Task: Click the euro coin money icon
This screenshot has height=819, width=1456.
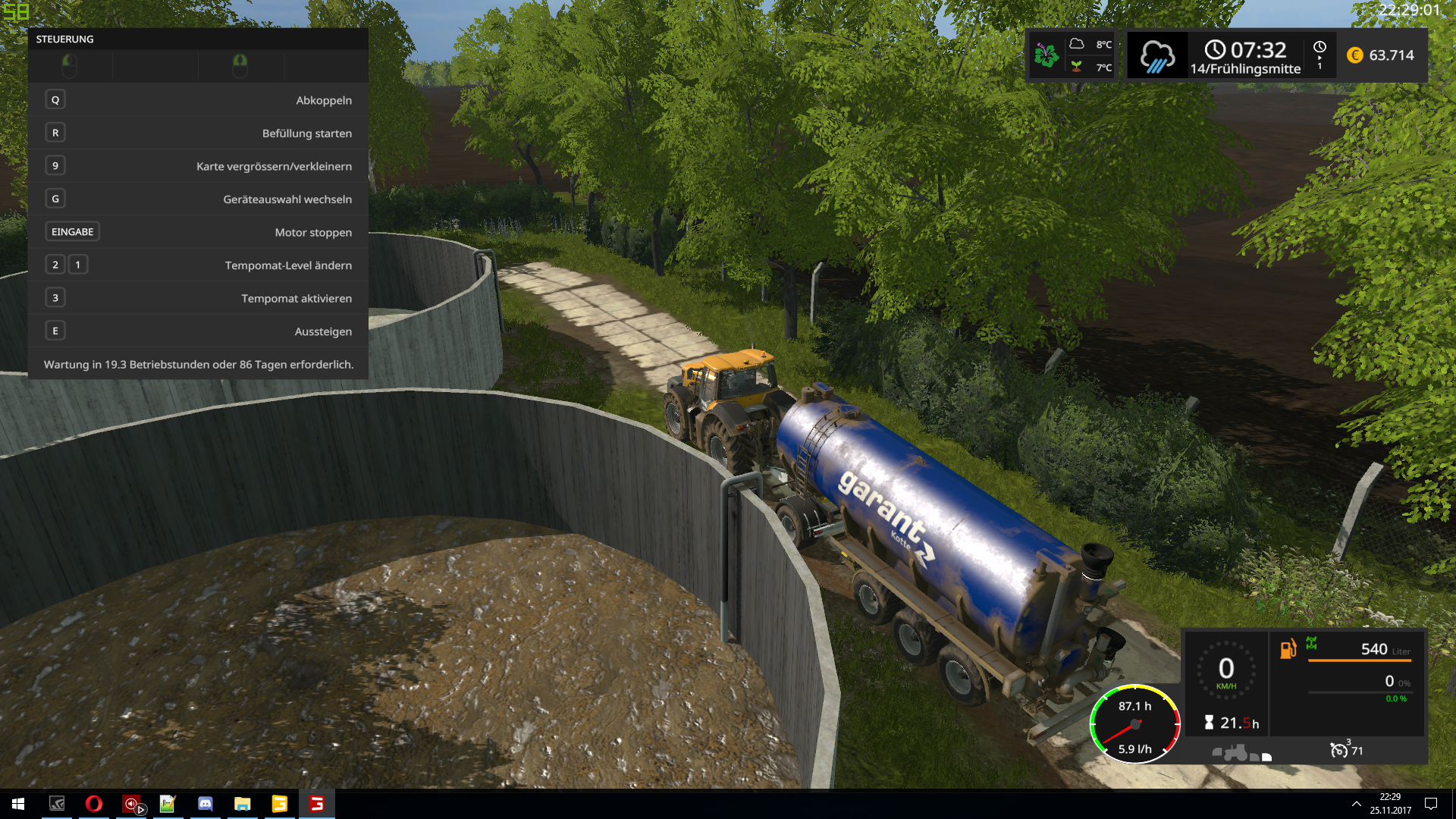Action: tap(1355, 55)
